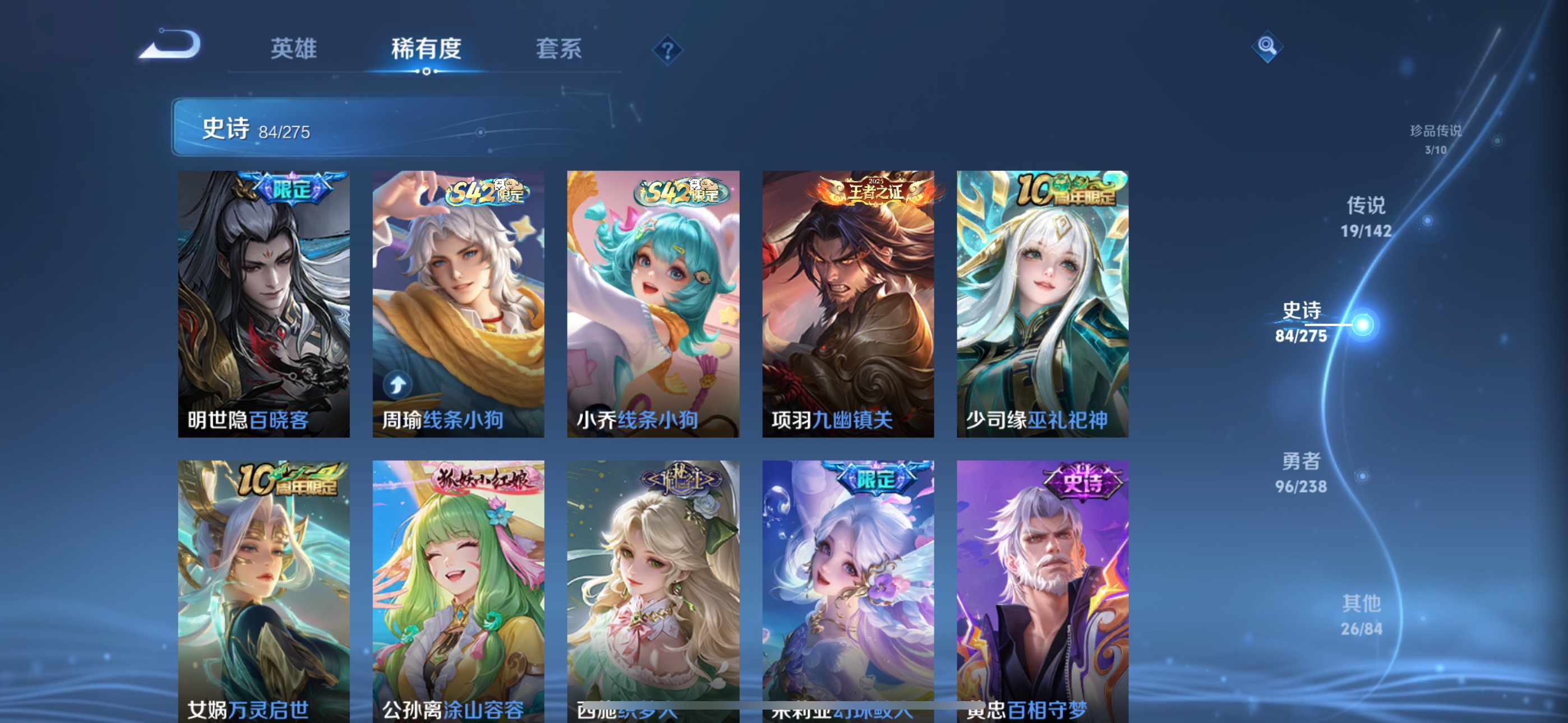Jump to 勇者 96/238 category
The height and width of the screenshot is (723, 1568).
click(1301, 472)
